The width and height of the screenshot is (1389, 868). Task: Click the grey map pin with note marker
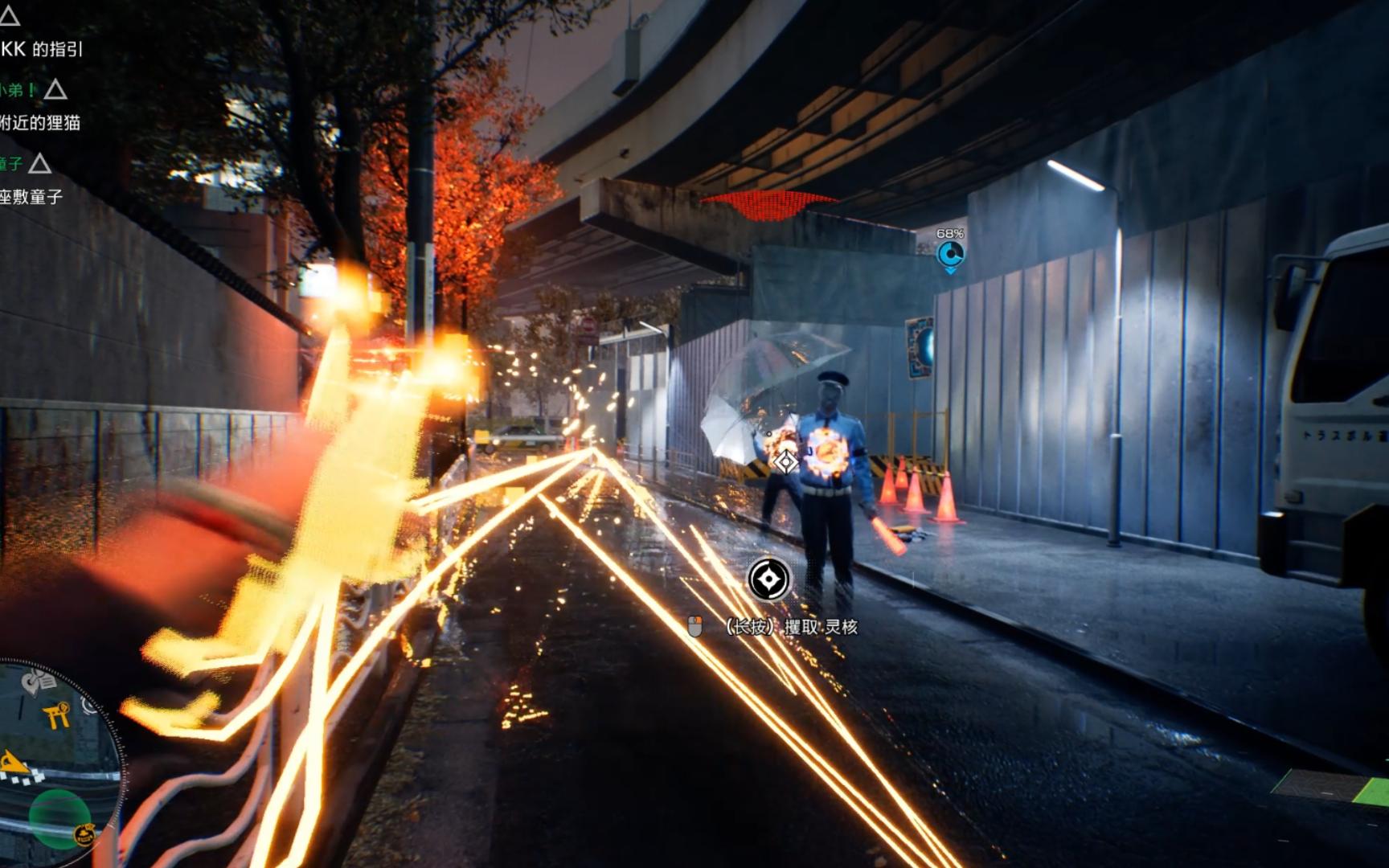tap(38, 683)
